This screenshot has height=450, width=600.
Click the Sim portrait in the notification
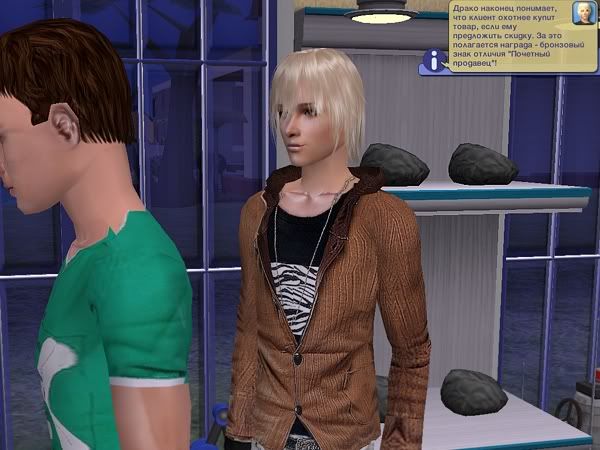[x=583, y=13]
